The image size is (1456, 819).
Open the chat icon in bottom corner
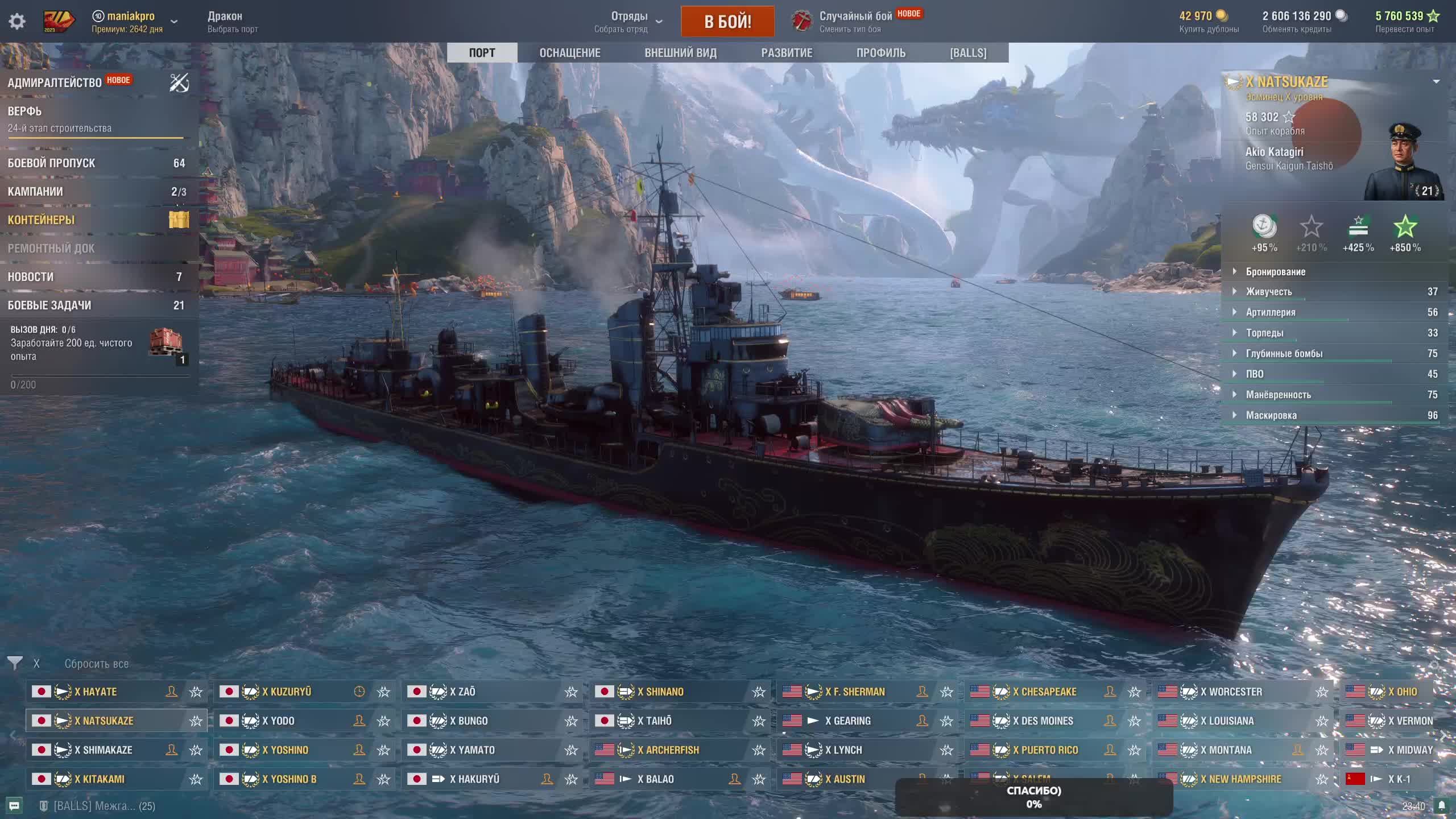[x=14, y=806]
